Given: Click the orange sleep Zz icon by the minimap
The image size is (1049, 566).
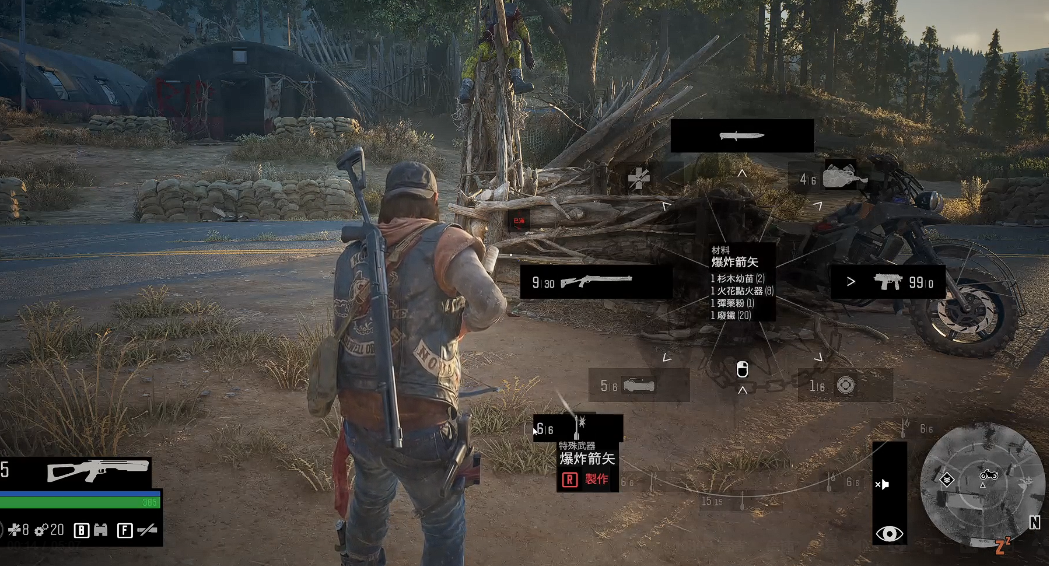Looking at the screenshot, I should pos(1001,546).
